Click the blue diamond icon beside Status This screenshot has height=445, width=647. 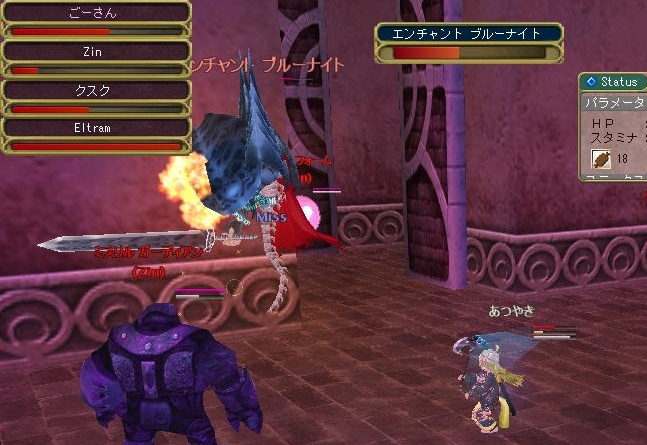click(x=591, y=81)
